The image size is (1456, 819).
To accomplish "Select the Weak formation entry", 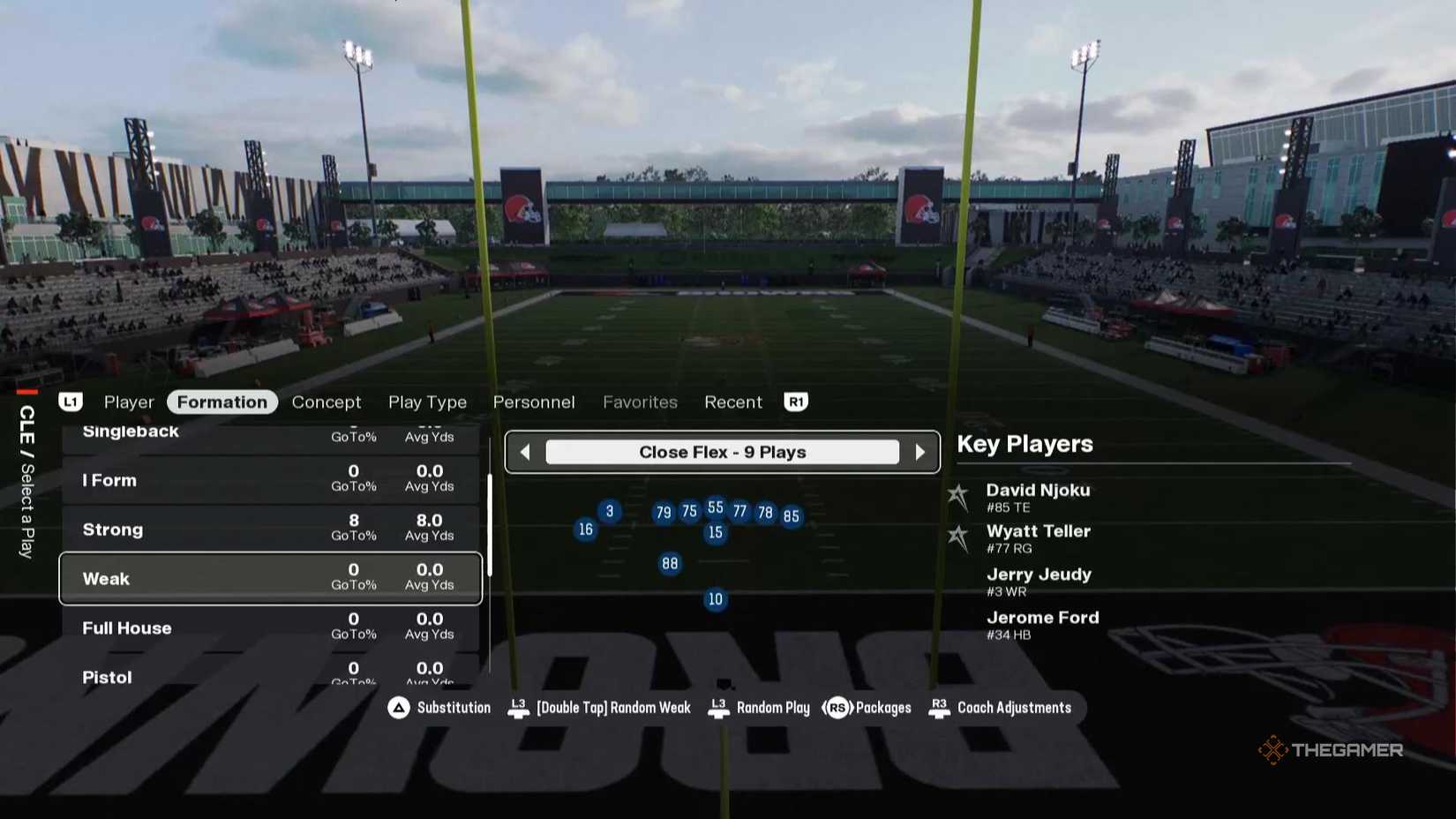I will pyautogui.click(x=265, y=578).
